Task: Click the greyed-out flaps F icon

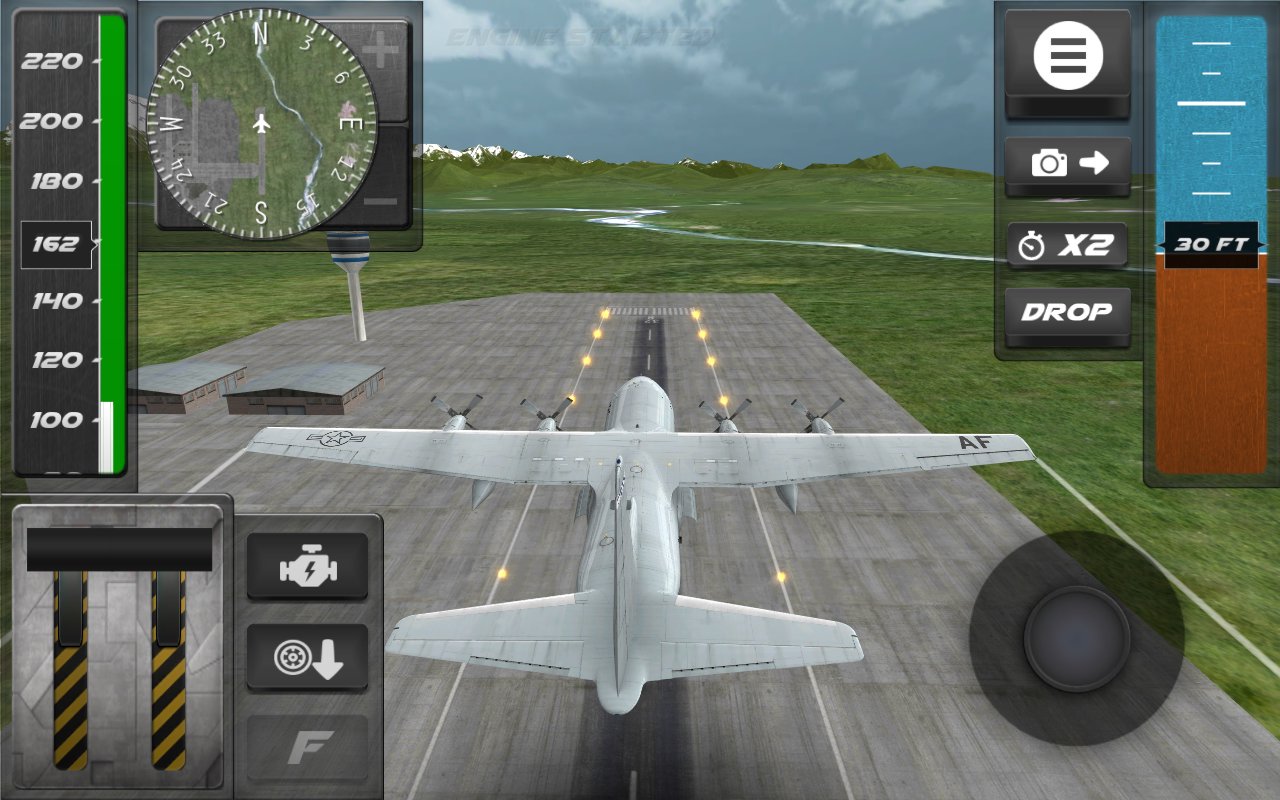Action: coord(308,745)
